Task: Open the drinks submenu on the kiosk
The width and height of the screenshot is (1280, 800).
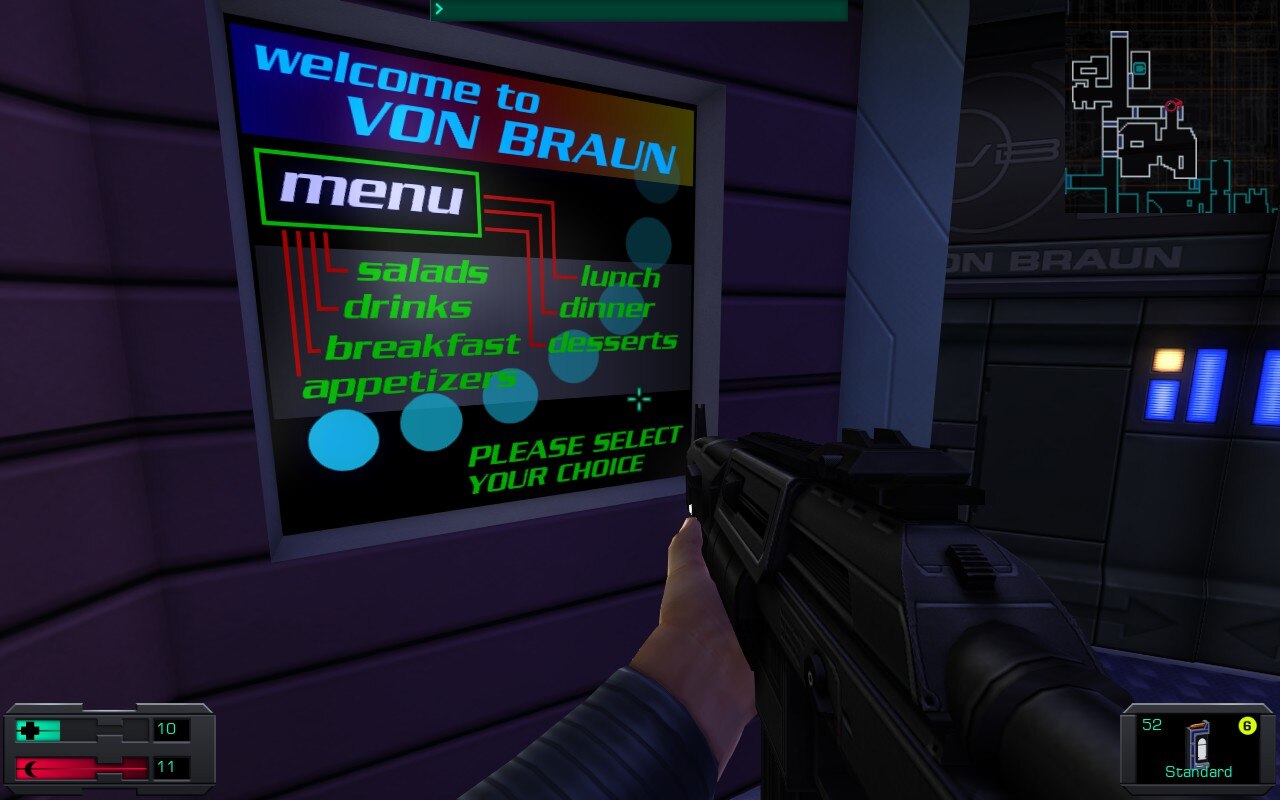Action: (408, 308)
